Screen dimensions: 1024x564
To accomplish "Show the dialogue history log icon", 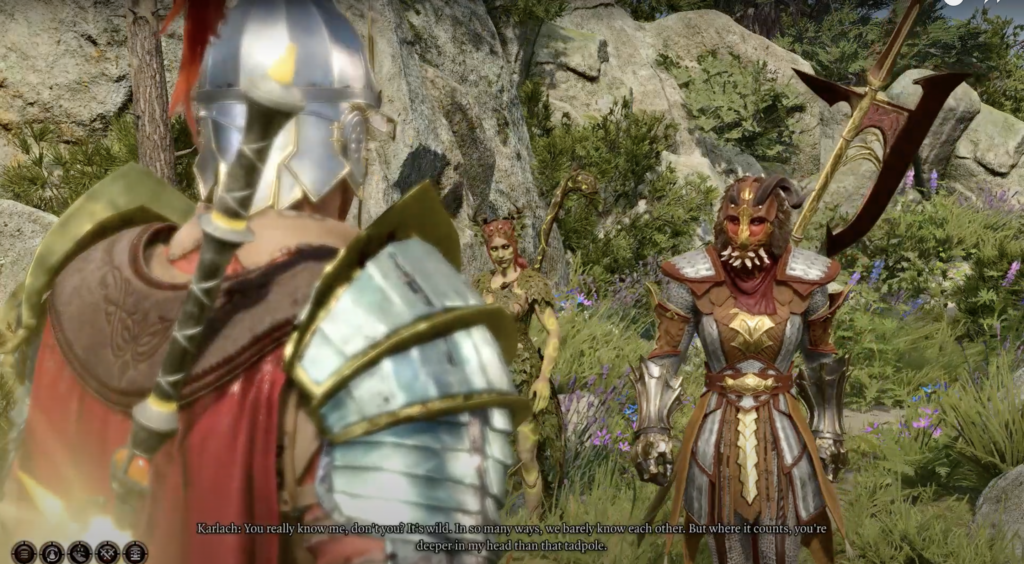I will pyautogui.click(x=135, y=551).
